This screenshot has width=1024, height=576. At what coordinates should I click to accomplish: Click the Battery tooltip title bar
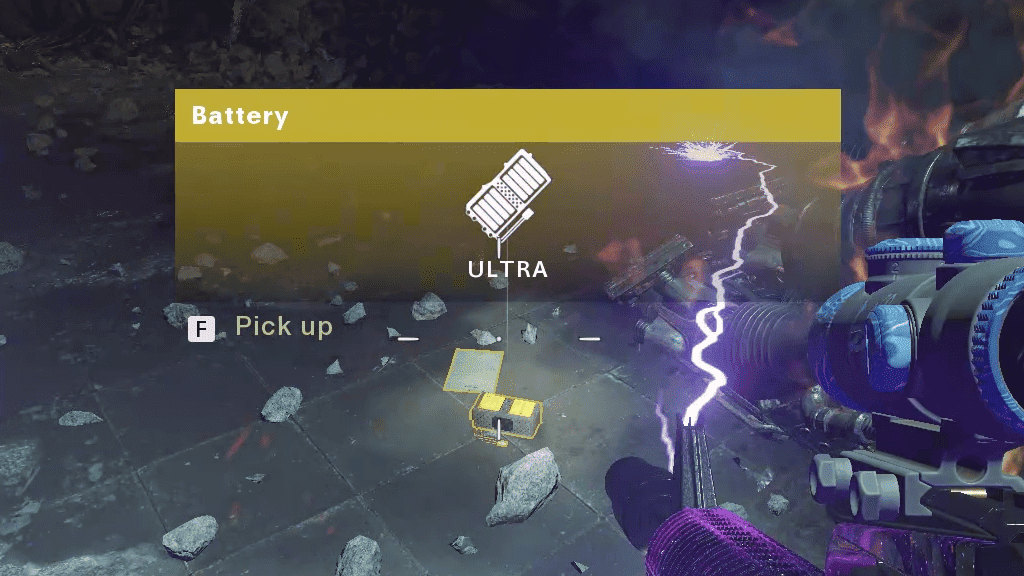(507, 115)
